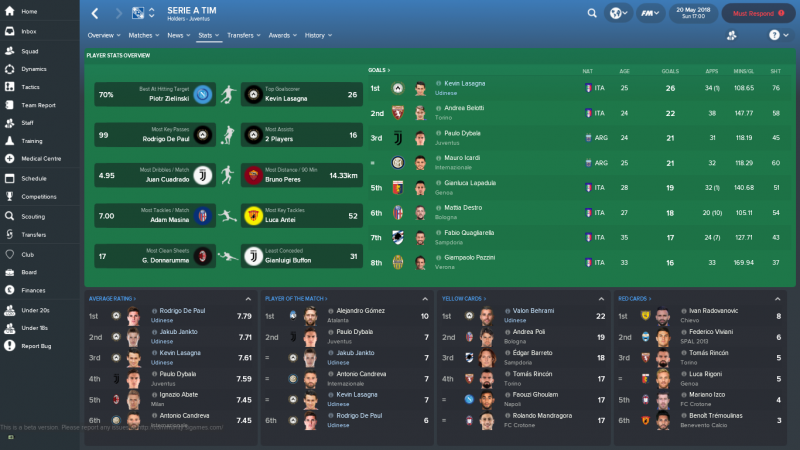Open the Finances section
This screenshot has height=450, width=800.
click(33, 289)
